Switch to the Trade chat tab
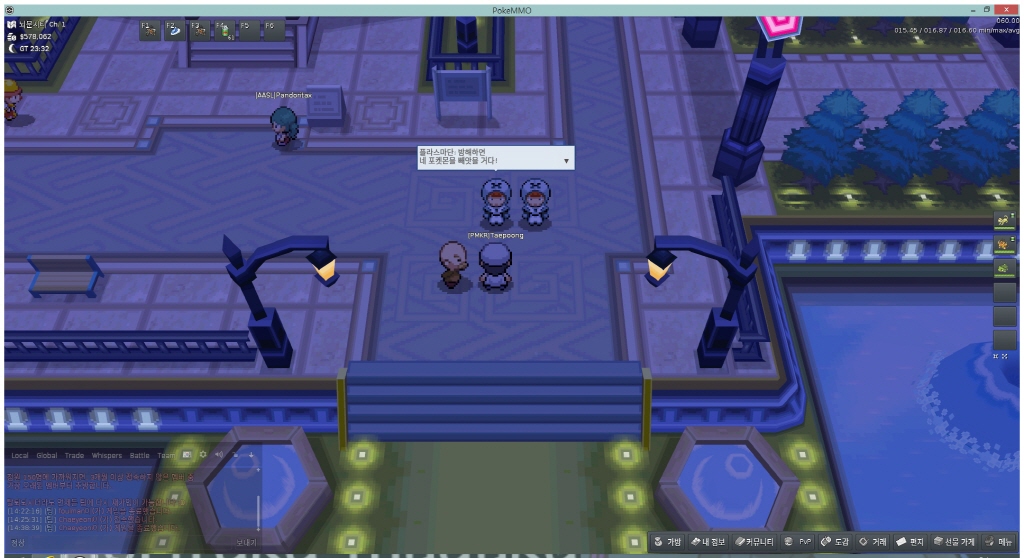The width and height of the screenshot is (1024, 558). 75,455
